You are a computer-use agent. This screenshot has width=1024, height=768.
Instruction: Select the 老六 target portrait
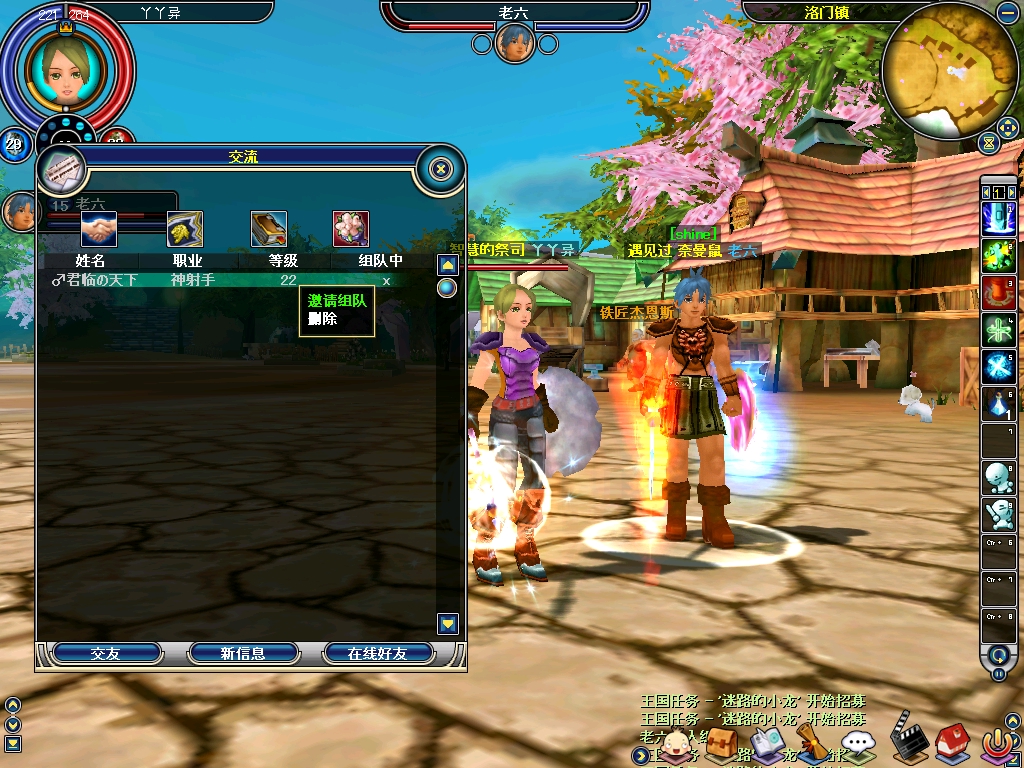(x=514, y=43)
